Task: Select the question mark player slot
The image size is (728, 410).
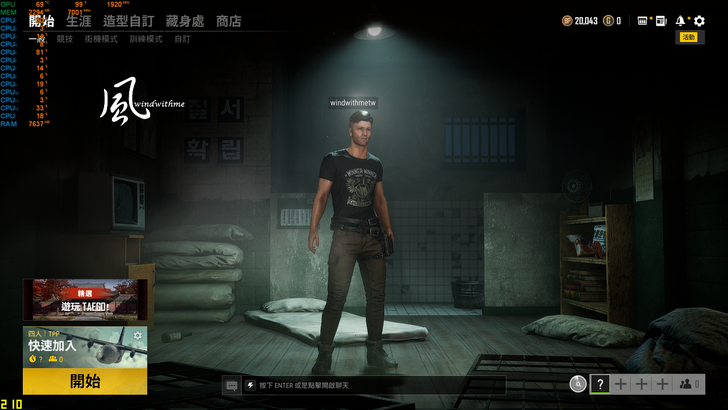Action: pyautogui.click(x=600, y=384)
